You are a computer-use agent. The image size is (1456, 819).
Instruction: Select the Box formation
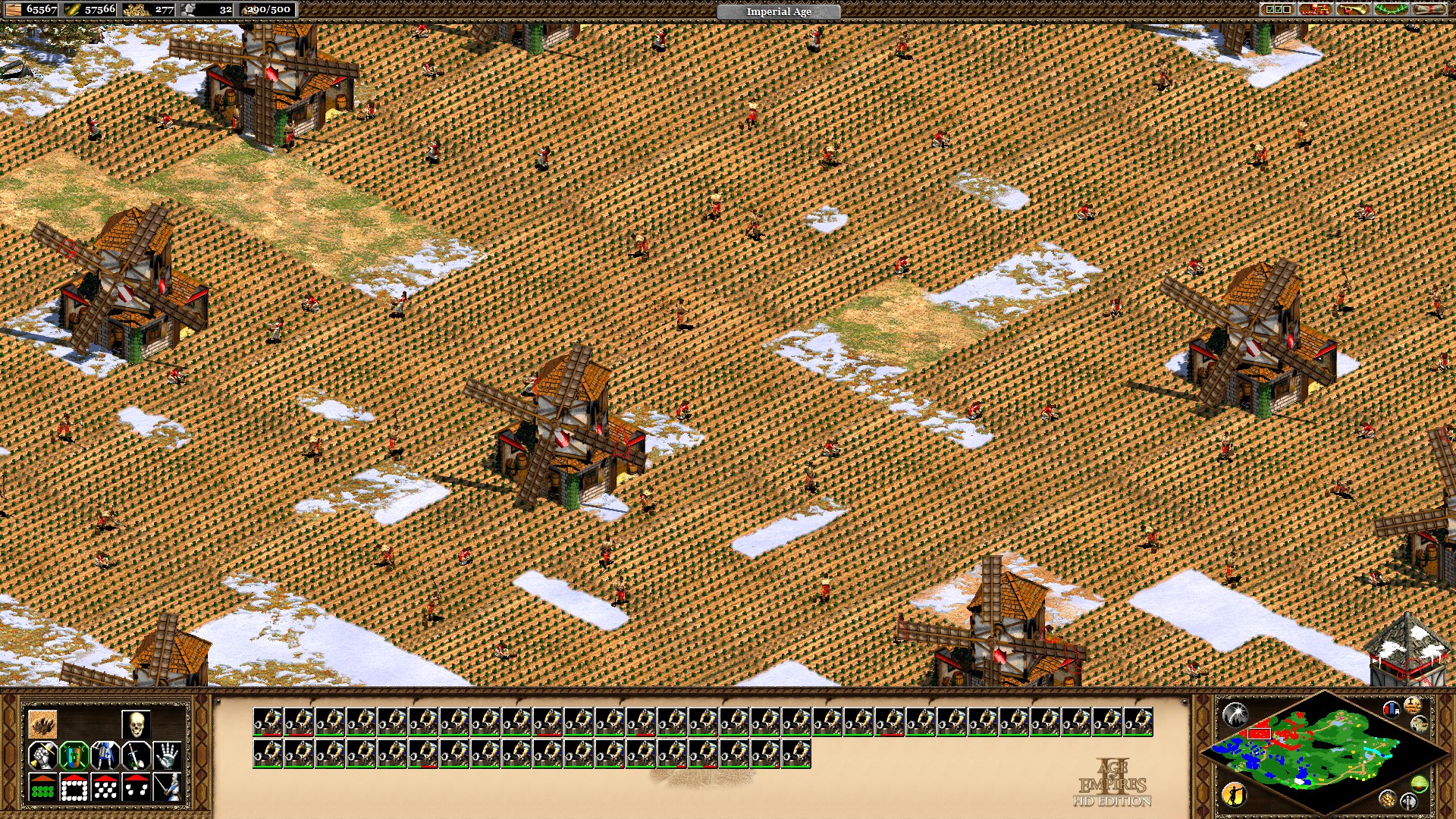pos(74,787)
